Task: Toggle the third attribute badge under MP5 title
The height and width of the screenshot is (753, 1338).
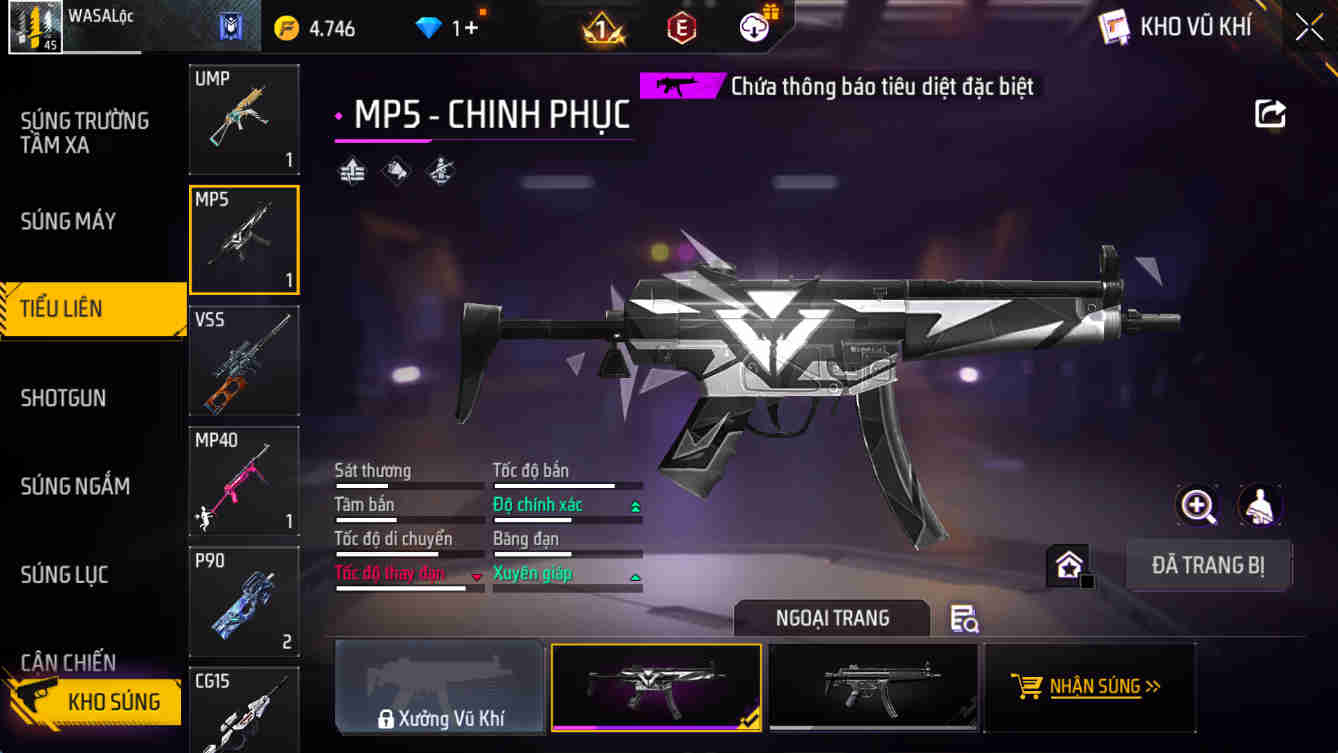Action: click(x=440, y=171)
